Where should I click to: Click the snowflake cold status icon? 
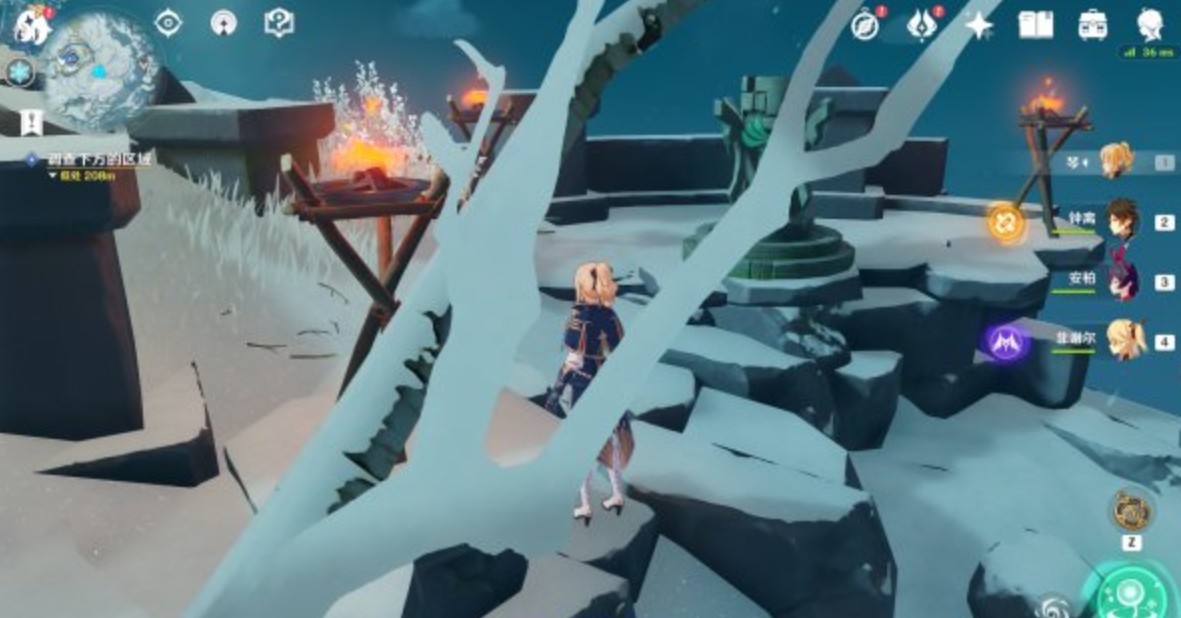click(19, 71)
